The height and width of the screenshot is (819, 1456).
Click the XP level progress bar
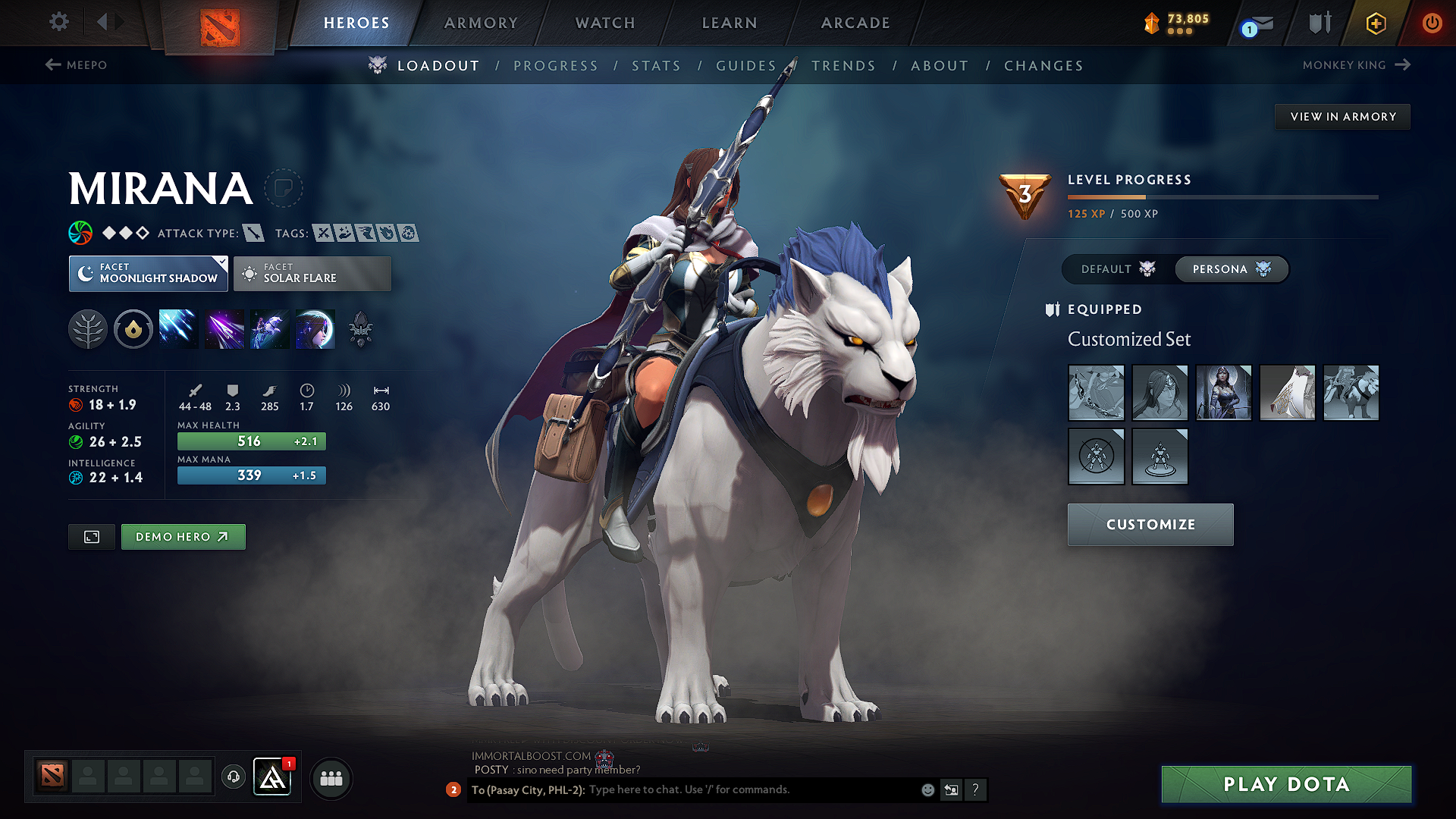[1222, 197]
